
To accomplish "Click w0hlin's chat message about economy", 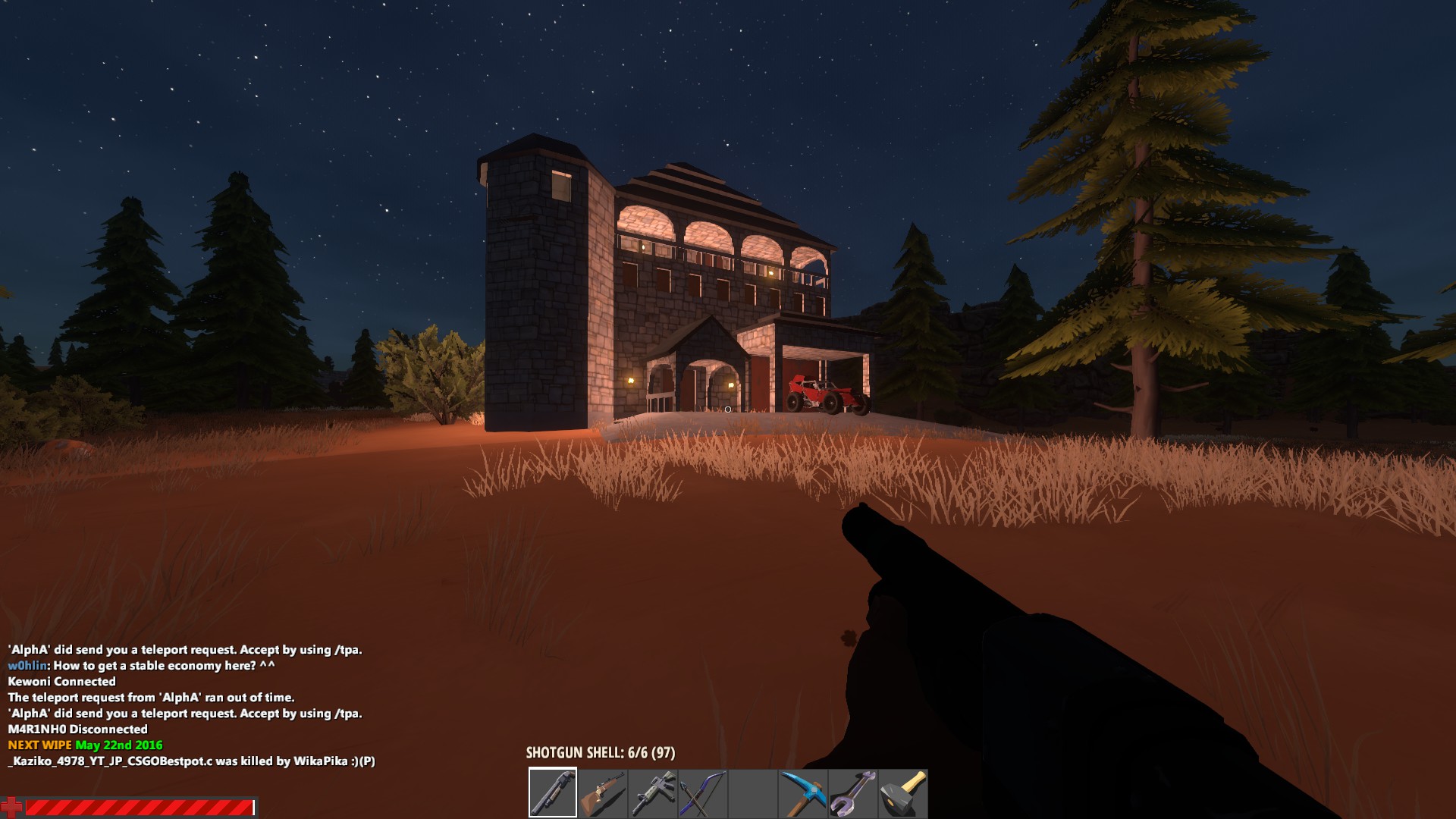I will (140, 666).
